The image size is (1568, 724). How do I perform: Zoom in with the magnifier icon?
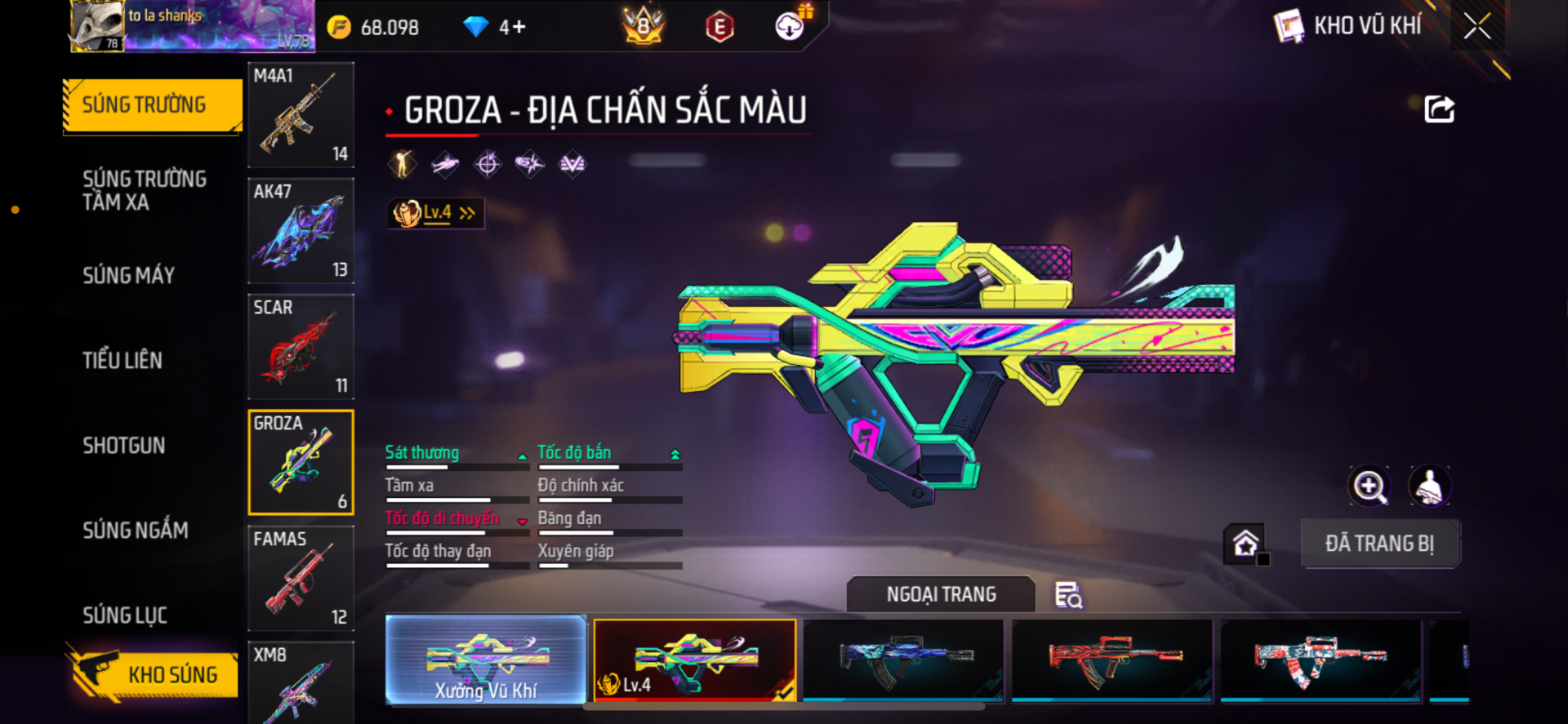pos(1369,486)
